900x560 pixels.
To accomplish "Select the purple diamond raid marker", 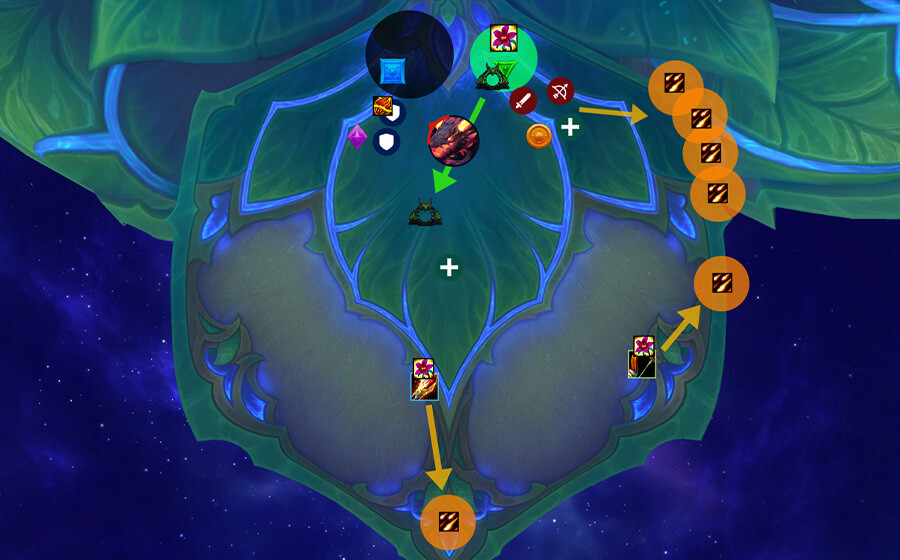I will [357, 137].
